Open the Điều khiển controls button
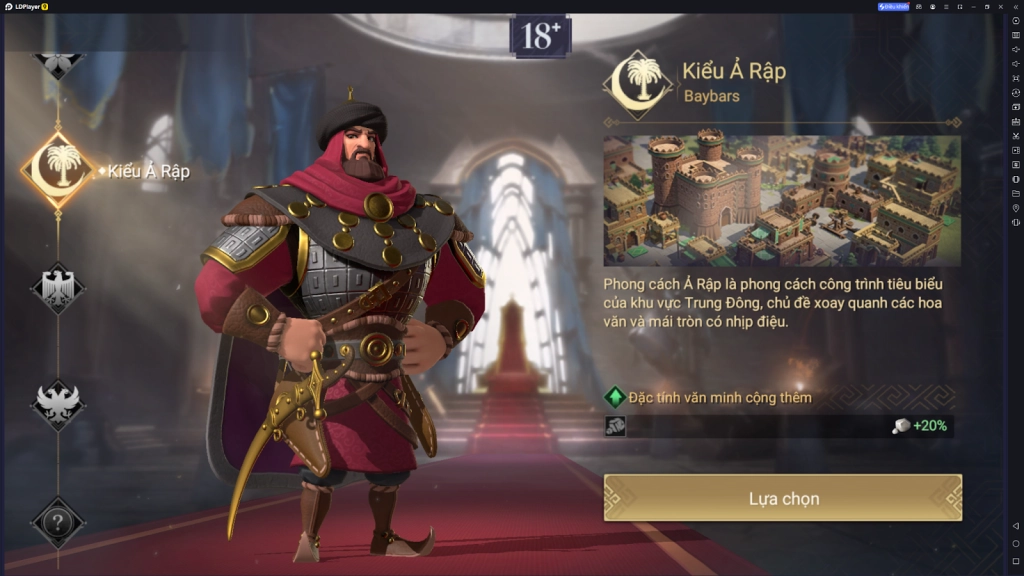This screenshot has width=1024, height=576. click(894, 6)
